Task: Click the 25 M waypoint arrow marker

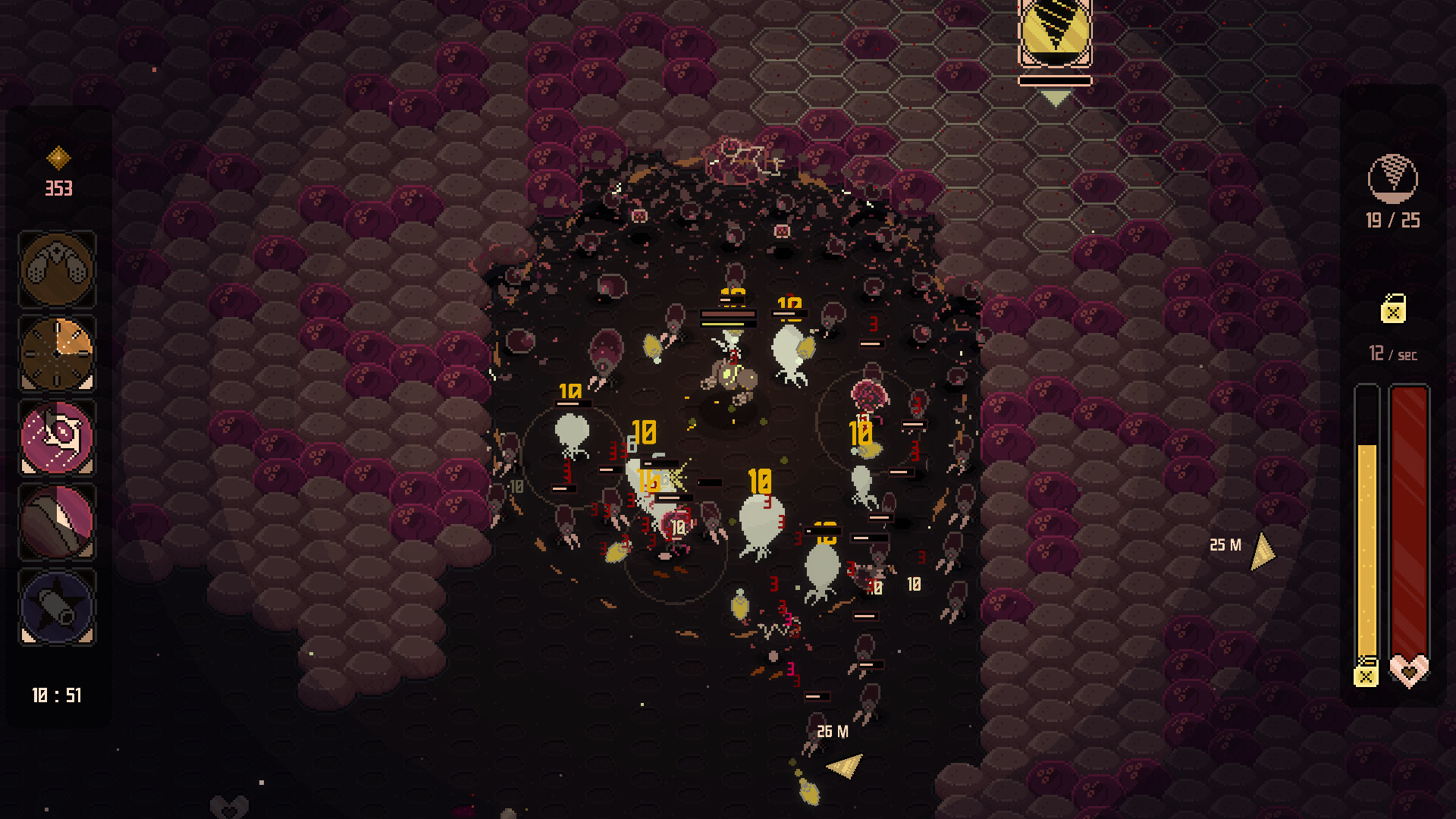Action: point(1261,551)
